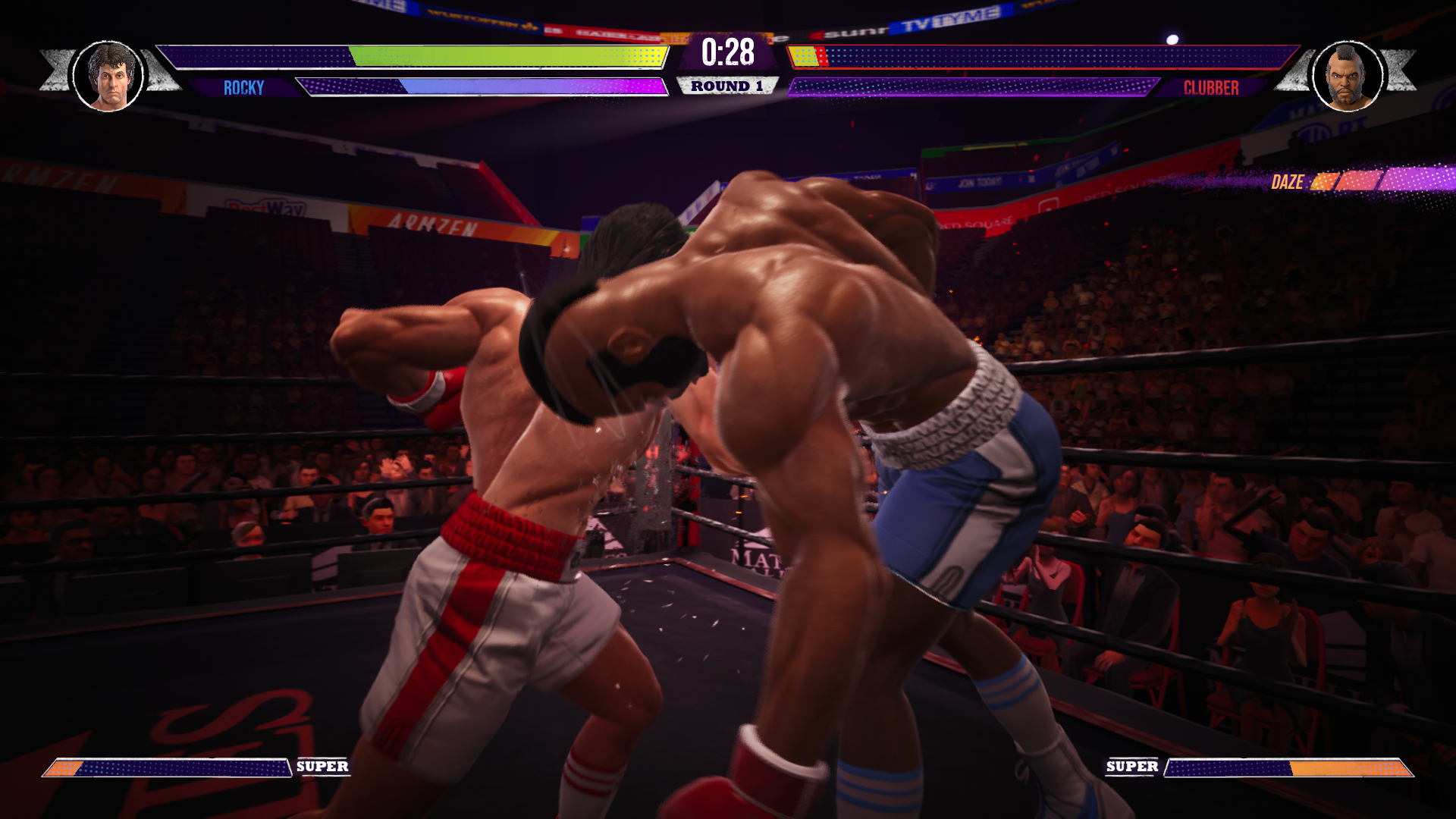The width and height of the screenshot is (1456, 819).
Task: Select Clubber's fighter portrait
Action: pyautogui.click(x=1348, y=76)
